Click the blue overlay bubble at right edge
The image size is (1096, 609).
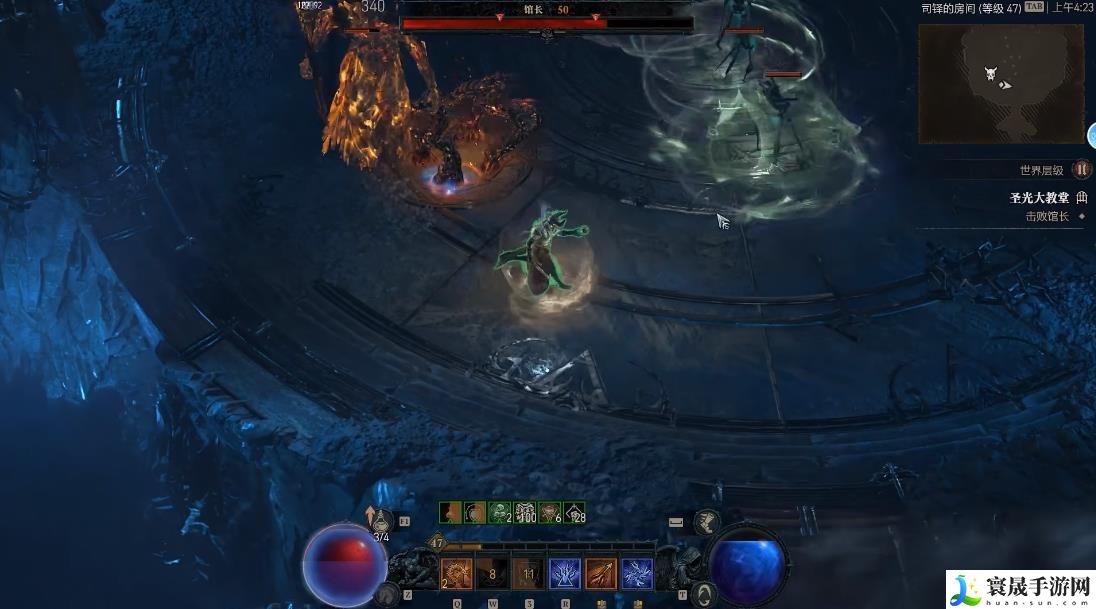(1092, 135)
